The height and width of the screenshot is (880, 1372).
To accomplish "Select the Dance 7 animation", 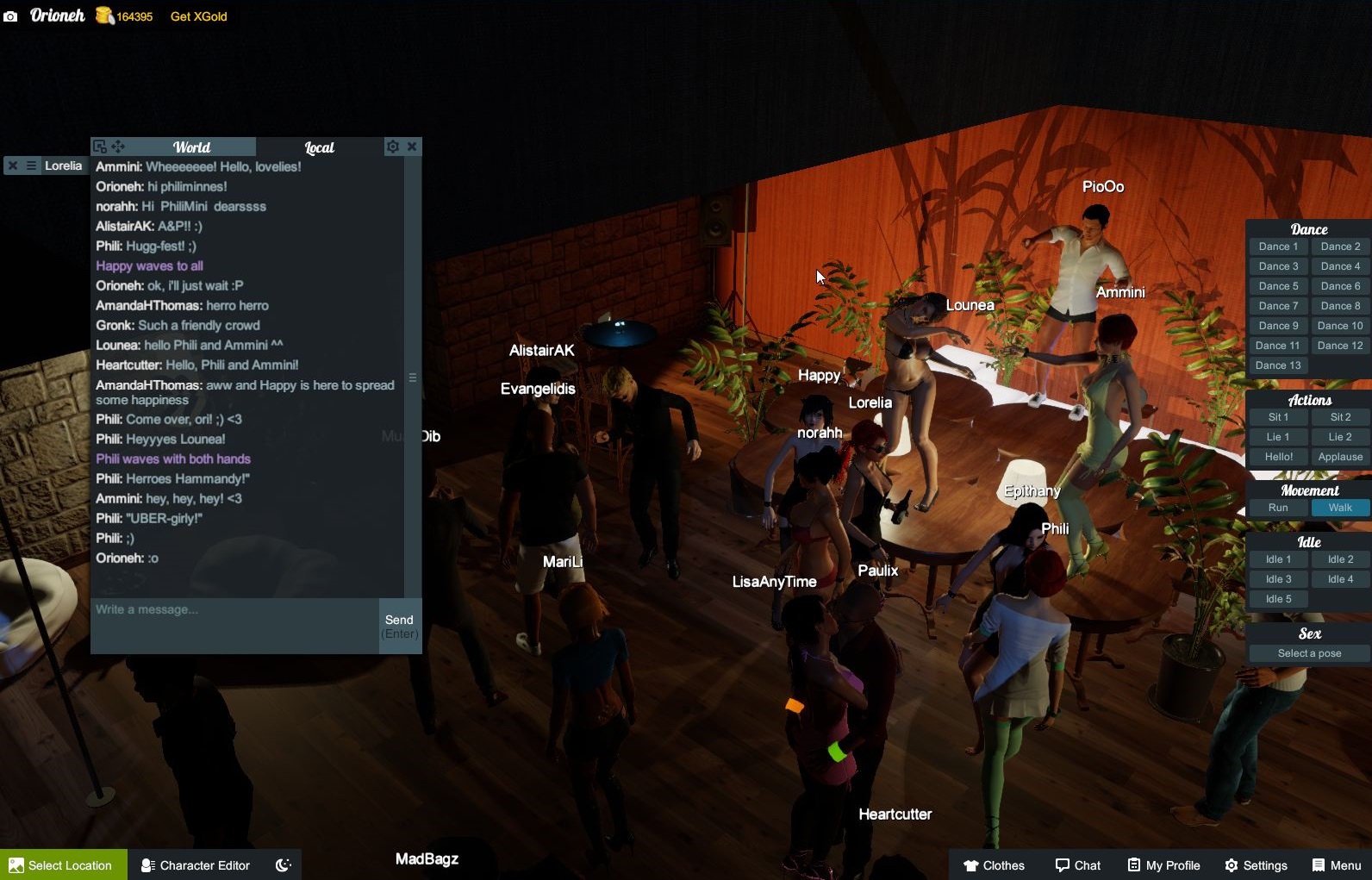I will 1277,305.
